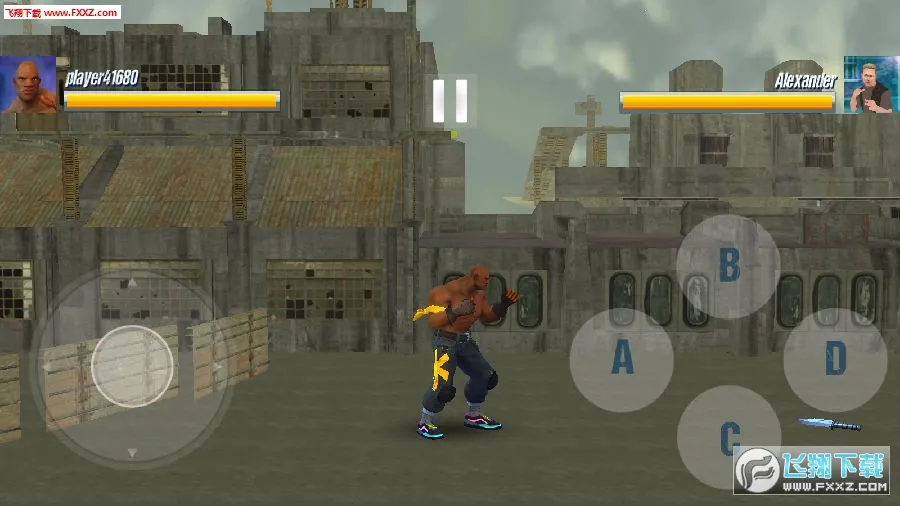Tap the A attack button
Image resolution: width=900 pixels, height=506 pixels.
point(622,359)
